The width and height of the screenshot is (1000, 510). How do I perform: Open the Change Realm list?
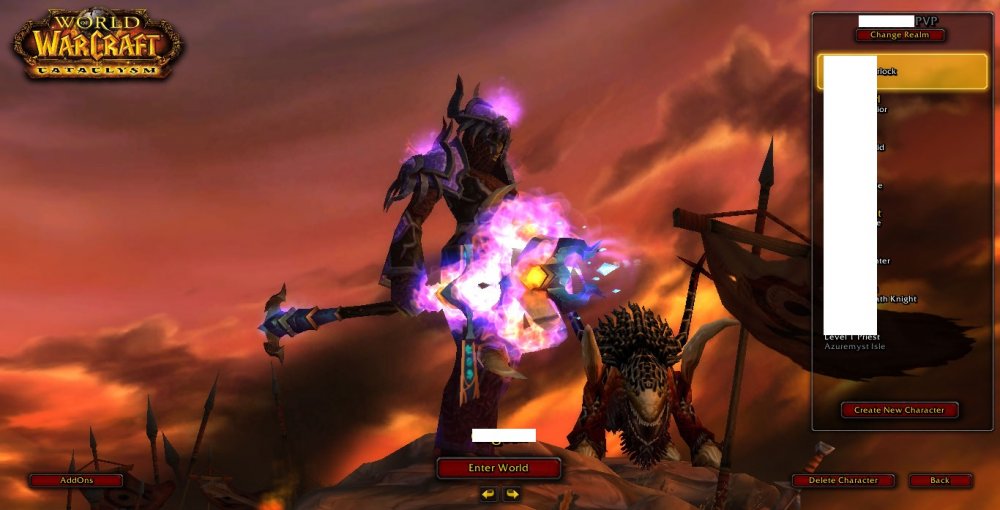click(x=900, y=35)
